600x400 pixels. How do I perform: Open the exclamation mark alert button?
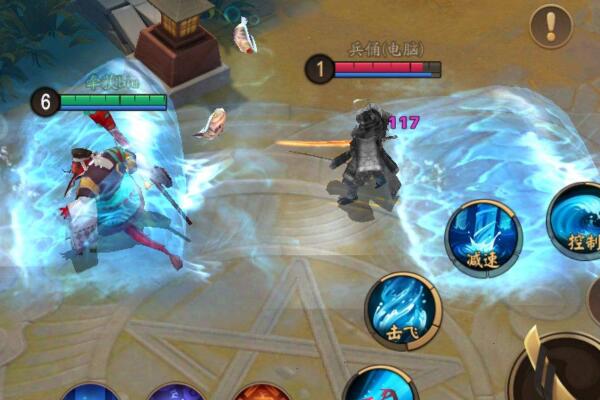click(x=551, y=26)
